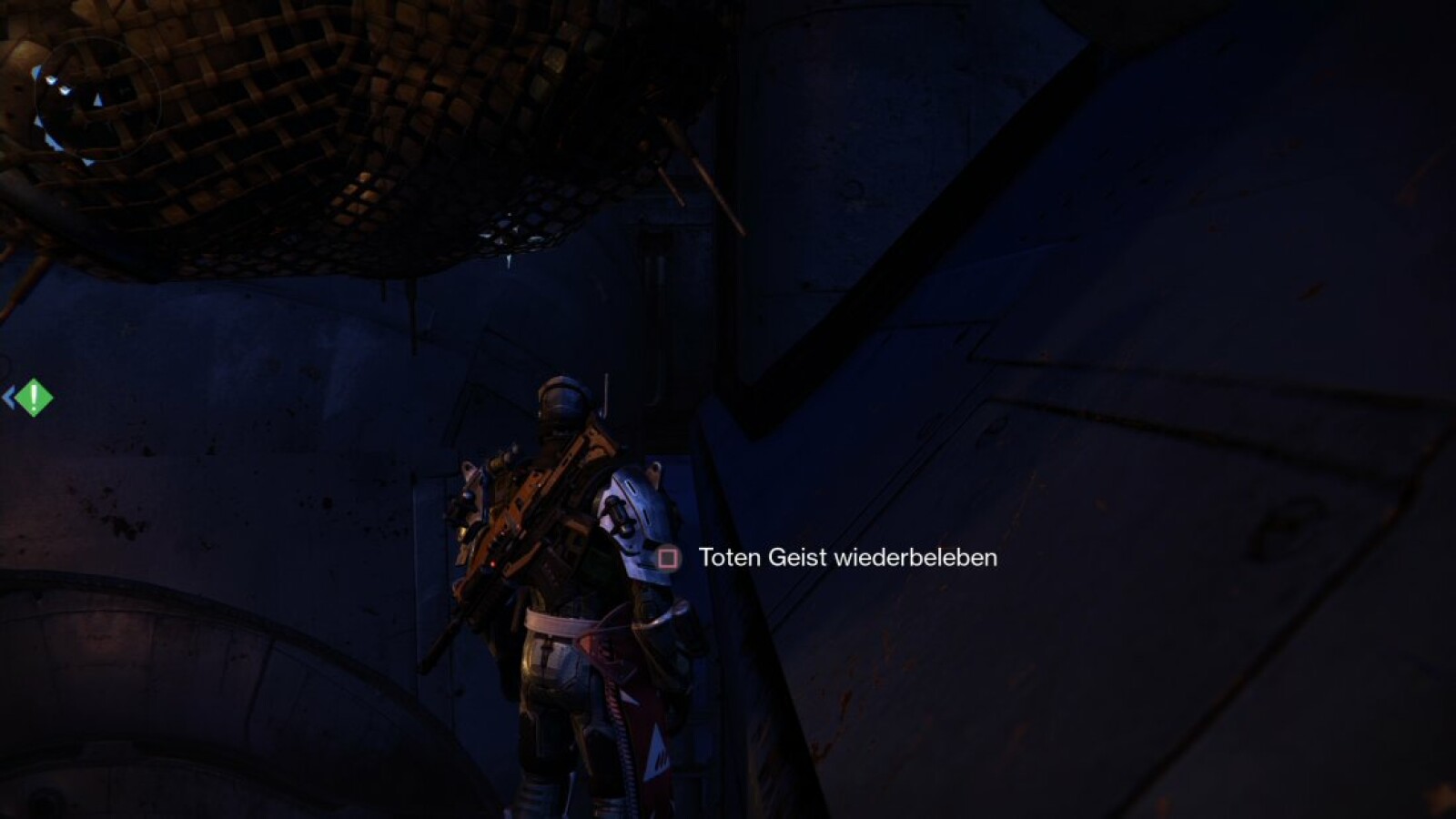Select the green exclamation mark waypoint marker
The width and height of the screenshot is (1456, 819).
tap(34, 397)
